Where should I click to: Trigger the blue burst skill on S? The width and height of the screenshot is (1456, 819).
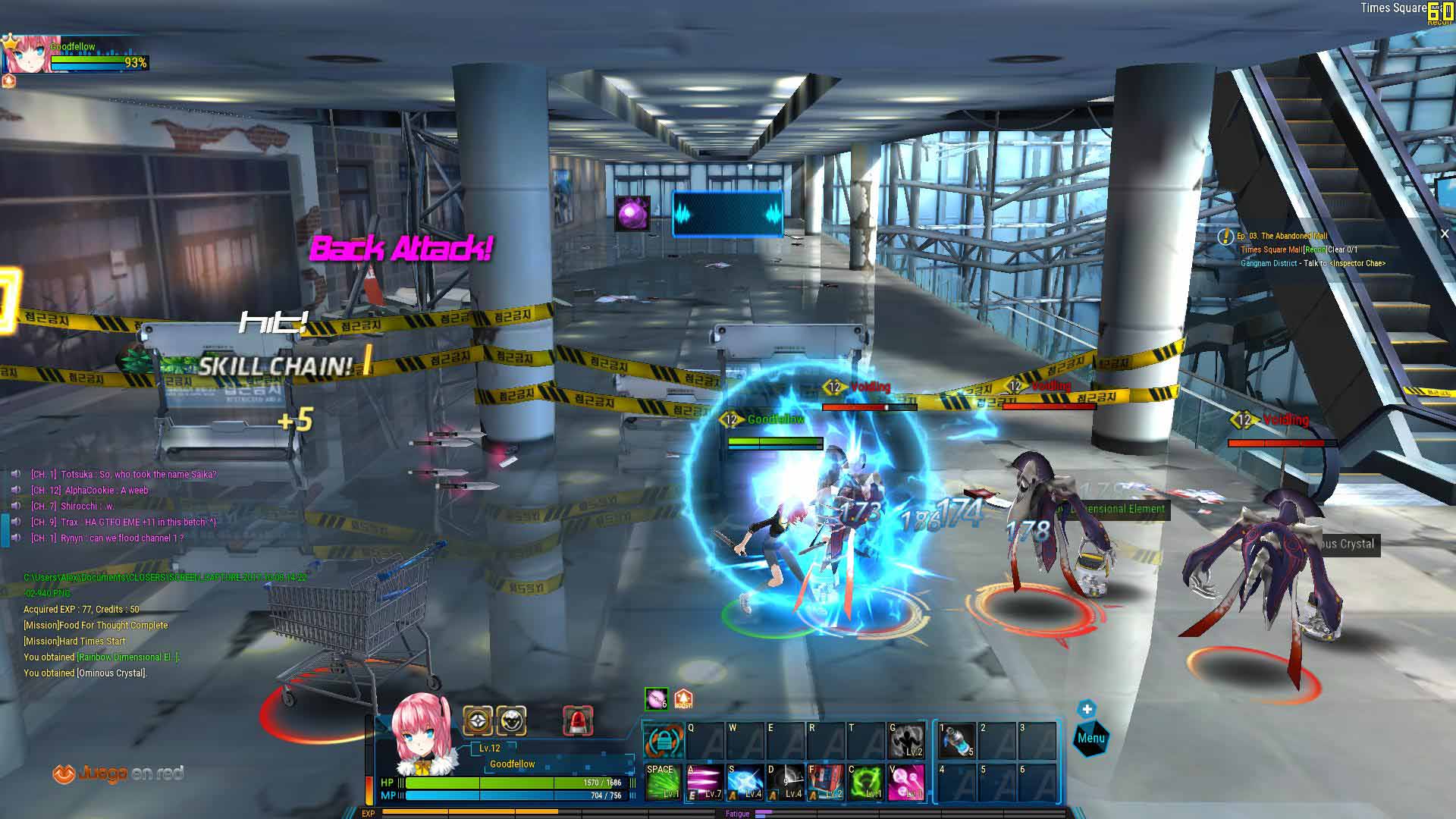click(x=745, y=782)
